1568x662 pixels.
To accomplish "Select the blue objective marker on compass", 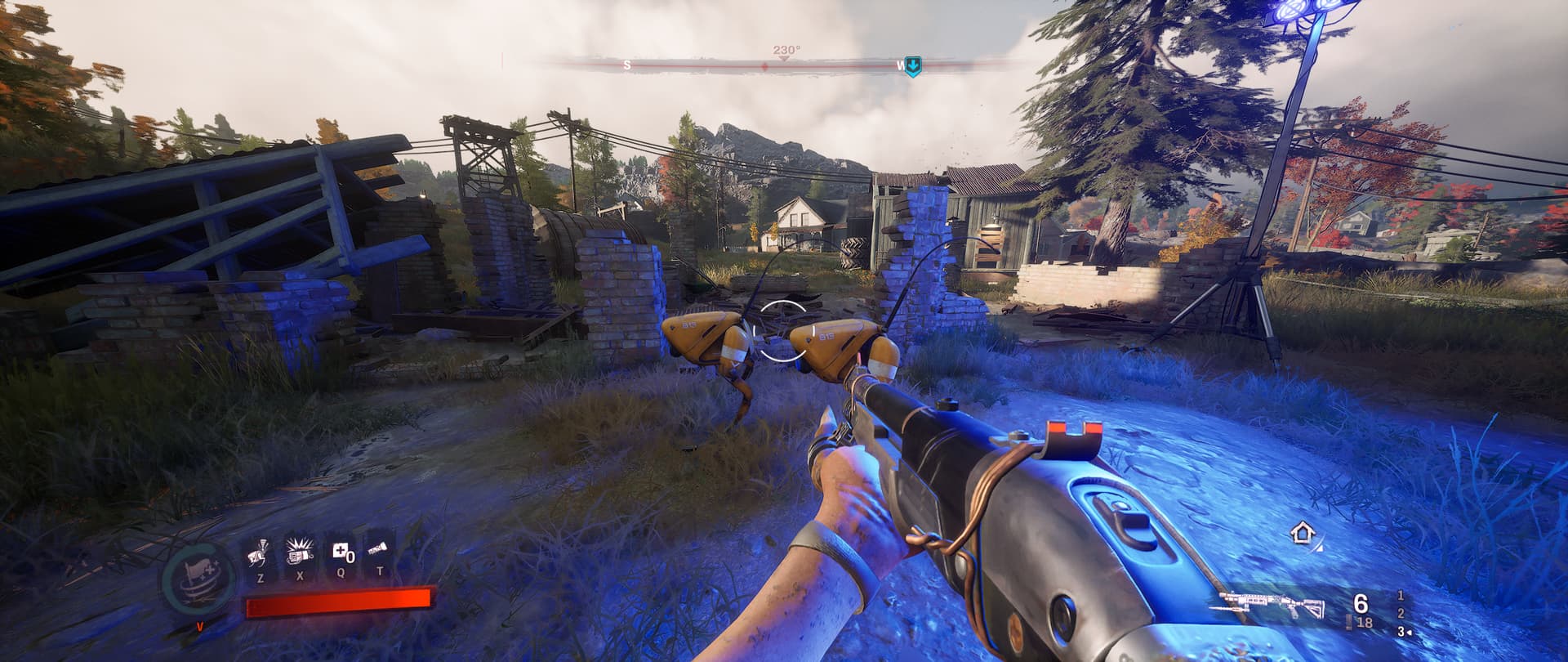I will (913, 65).
